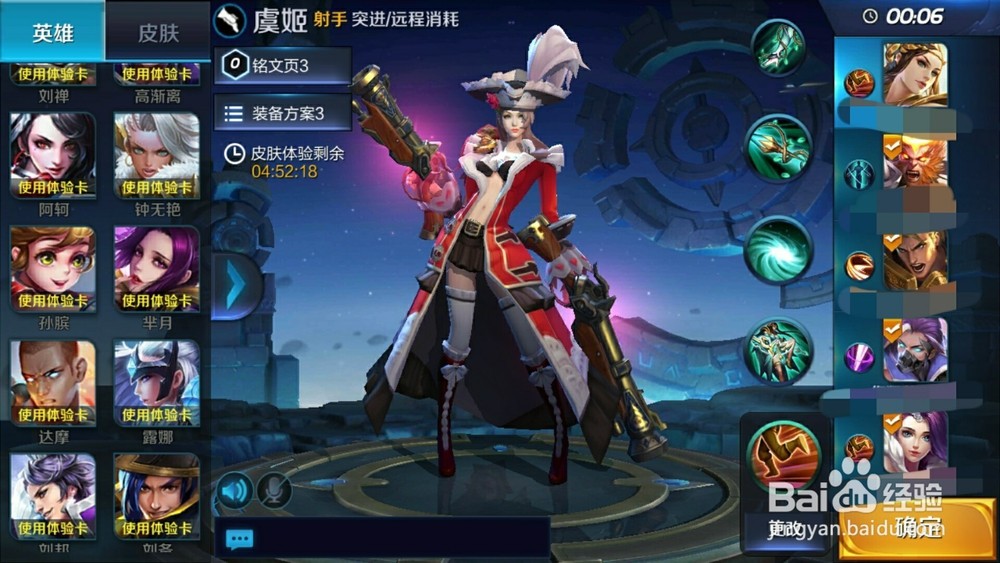1000x563 pixels.
Task: View the swirling vortex skill icon
Action: pyautogui.click(x=778, y=250)
